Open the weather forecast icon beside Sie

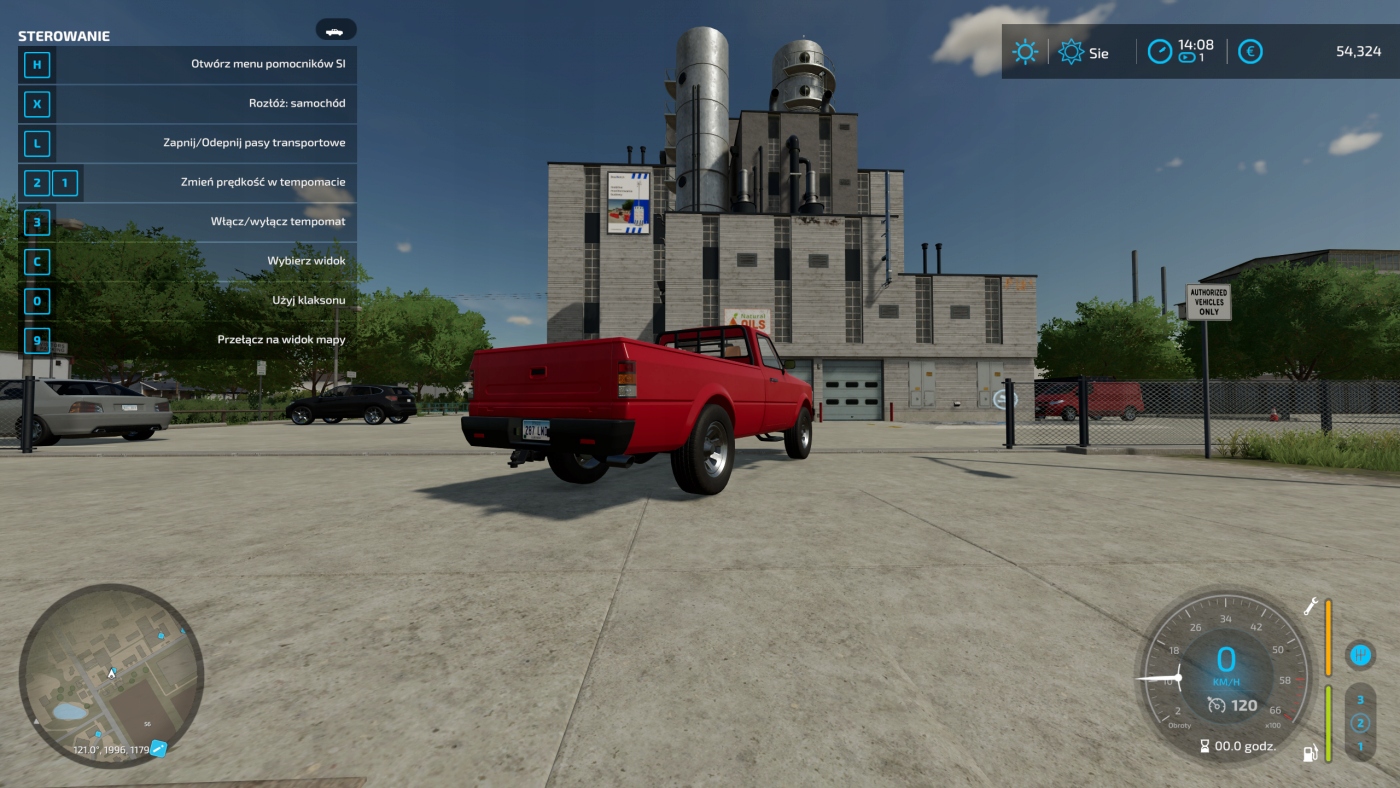(x=1071, y=52)
